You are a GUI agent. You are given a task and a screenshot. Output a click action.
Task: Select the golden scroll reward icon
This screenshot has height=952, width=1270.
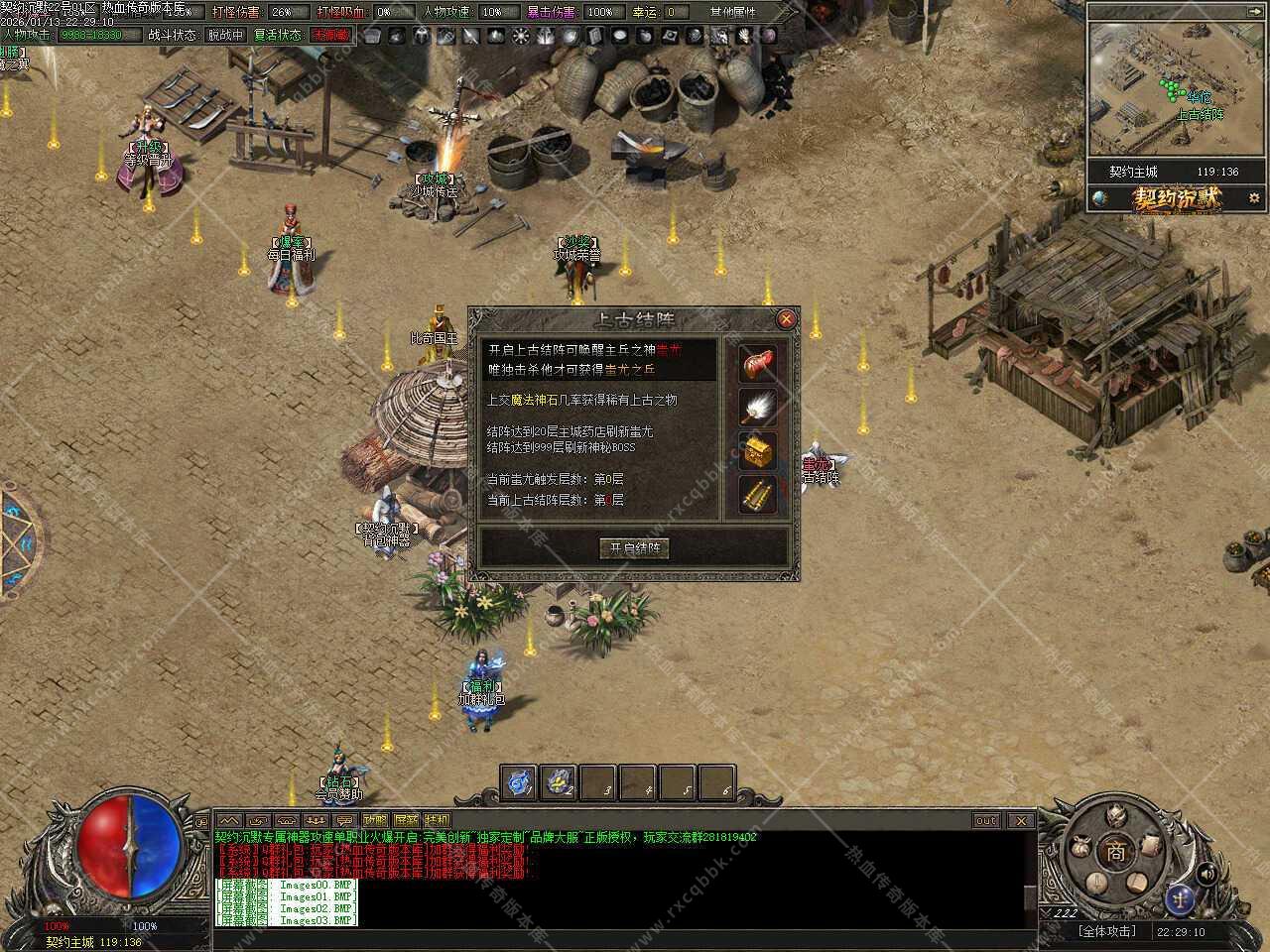[758, 494]
